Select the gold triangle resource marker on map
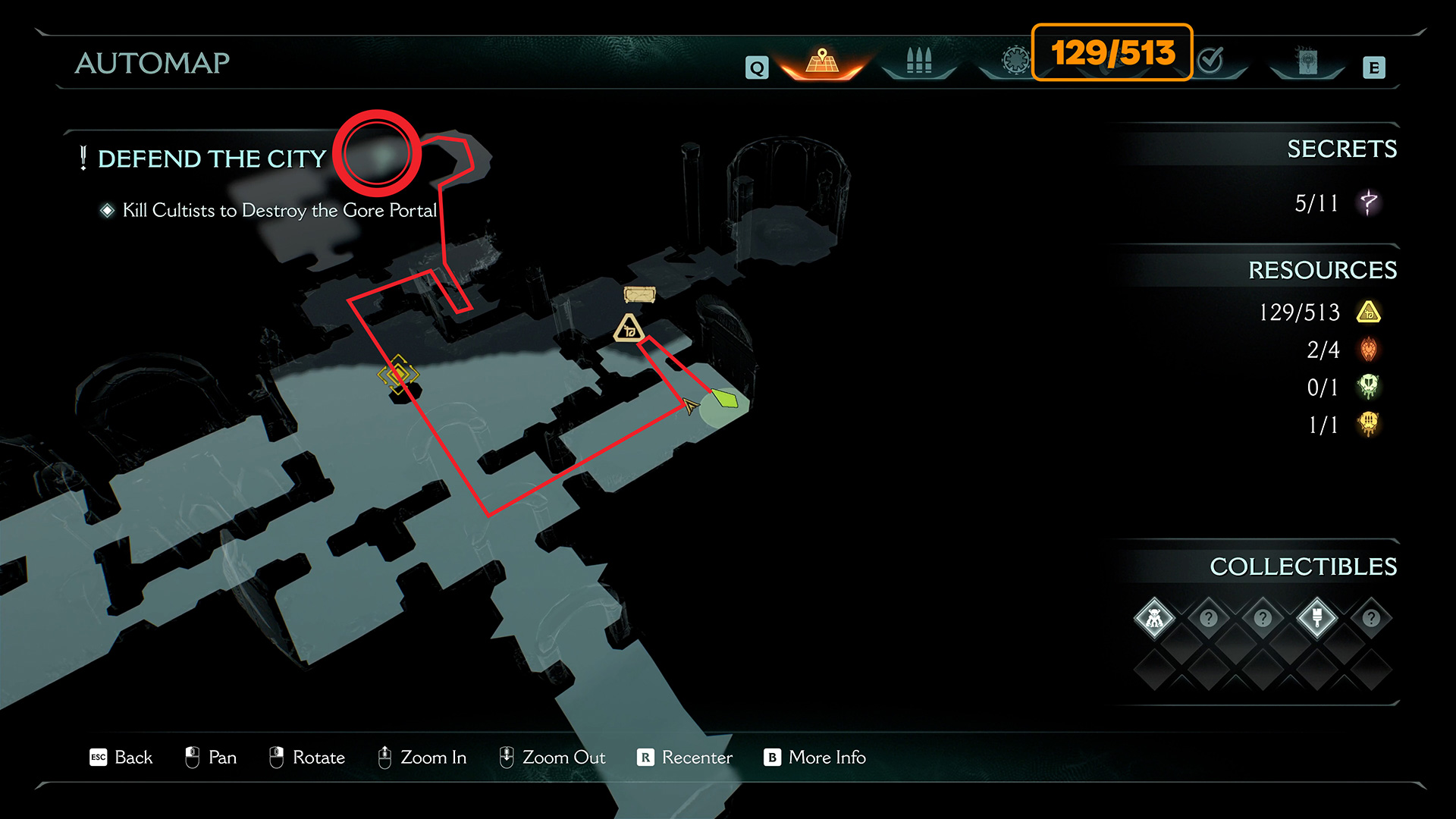 click(x=629, y=328)
